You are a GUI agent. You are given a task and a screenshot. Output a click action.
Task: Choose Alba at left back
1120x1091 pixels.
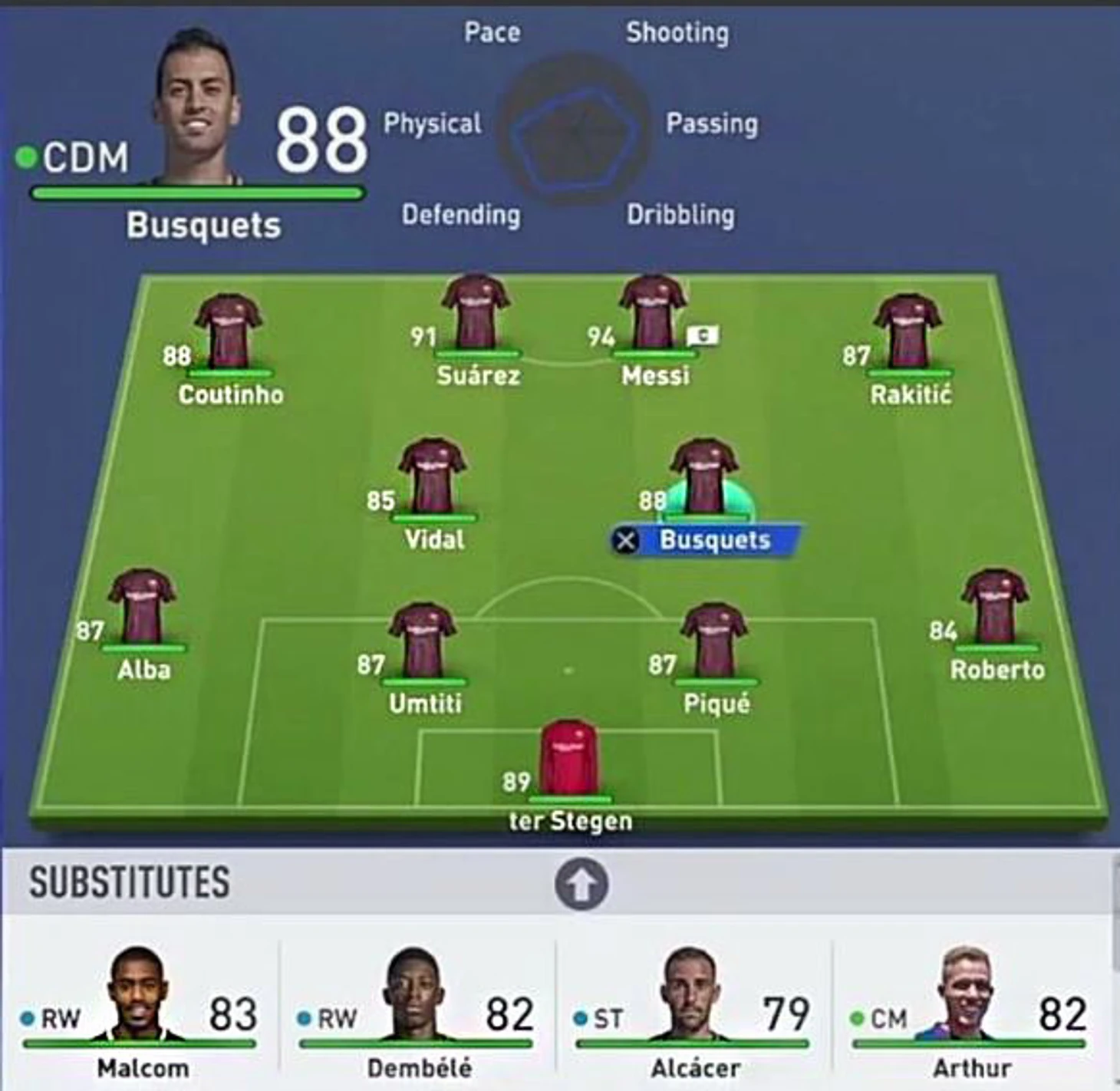click(142, 609)
